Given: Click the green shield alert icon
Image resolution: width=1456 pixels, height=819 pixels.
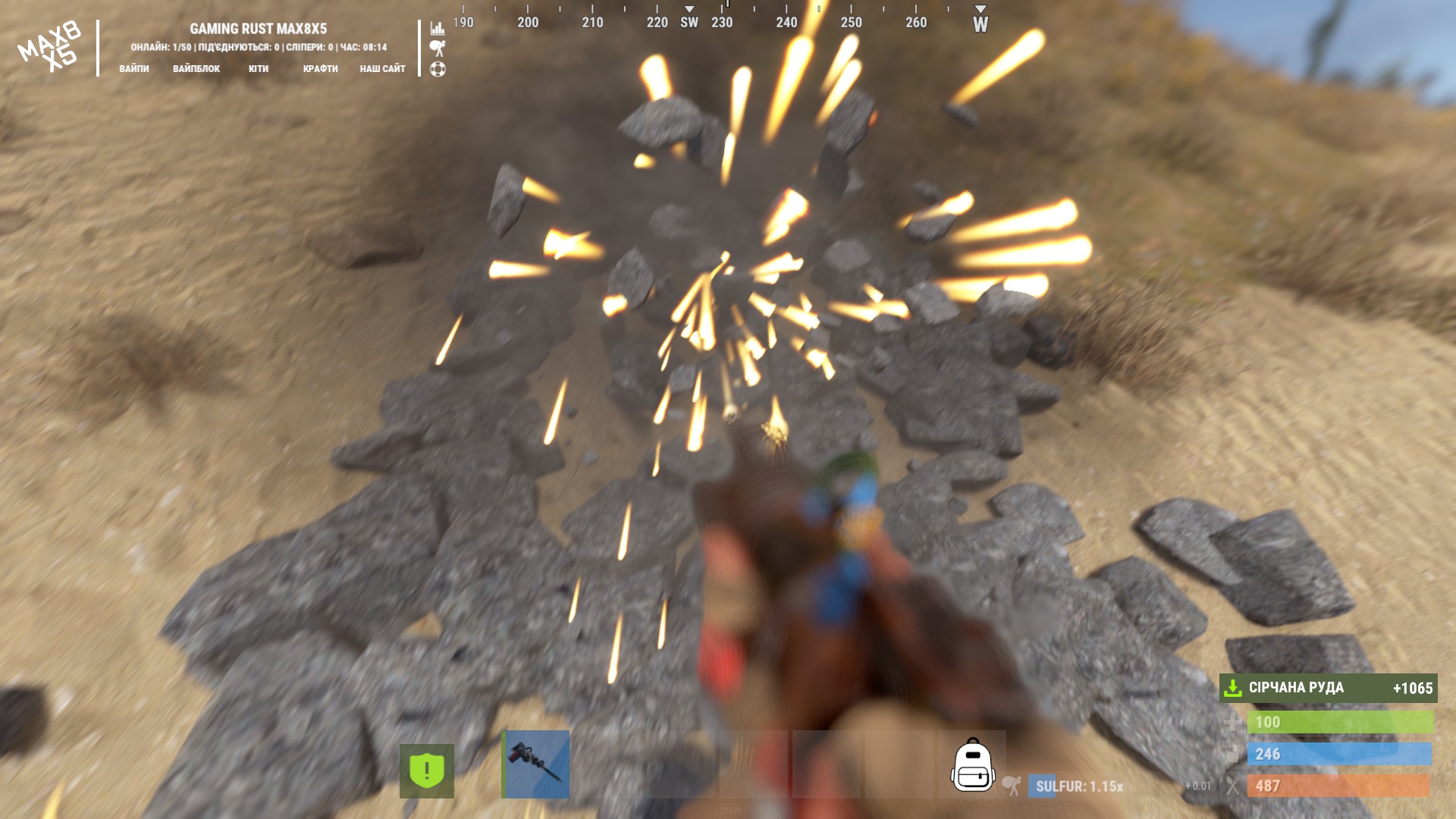Looking at the screenshot, I should click(x=427, y=770).
